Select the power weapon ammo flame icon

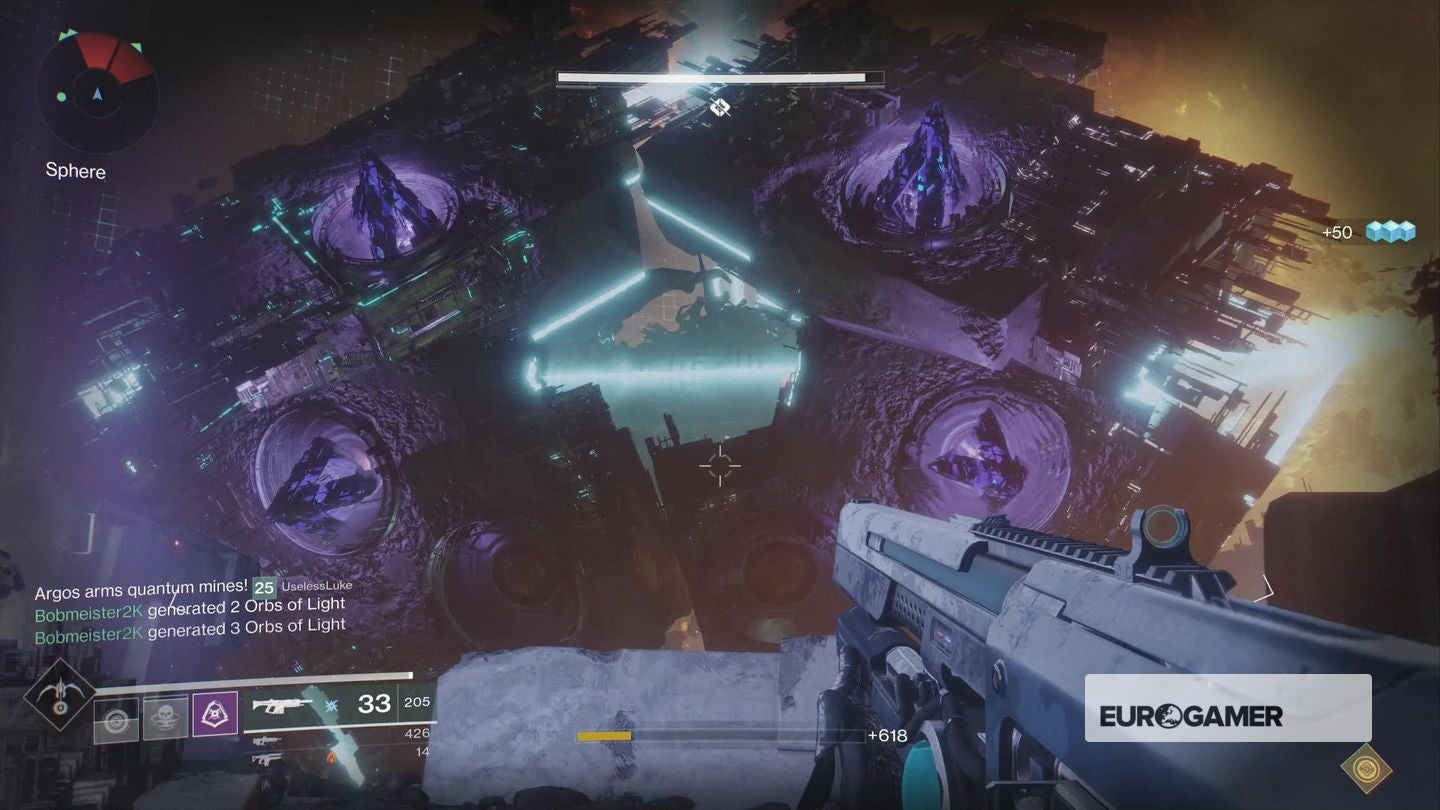click(x=331, y=757)
